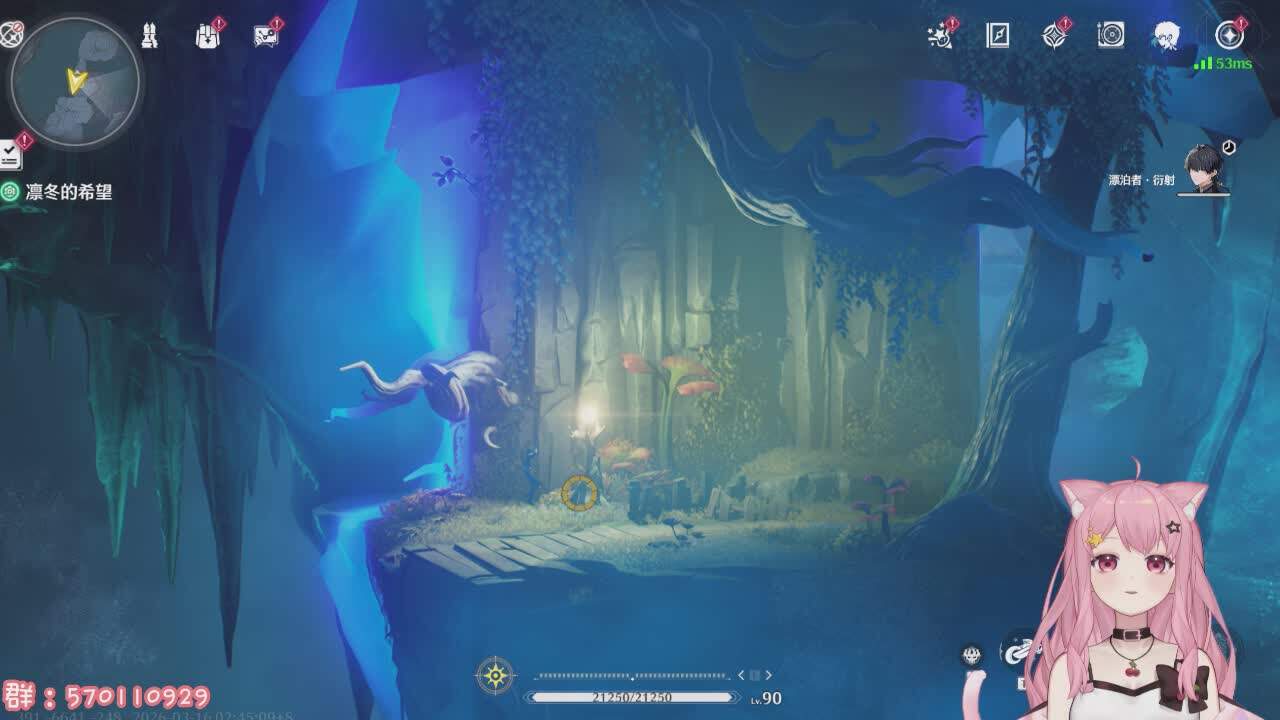Screen dimensions: 1280x720
Task: Open the quest checklist icon
Action: tap(11, 155)
